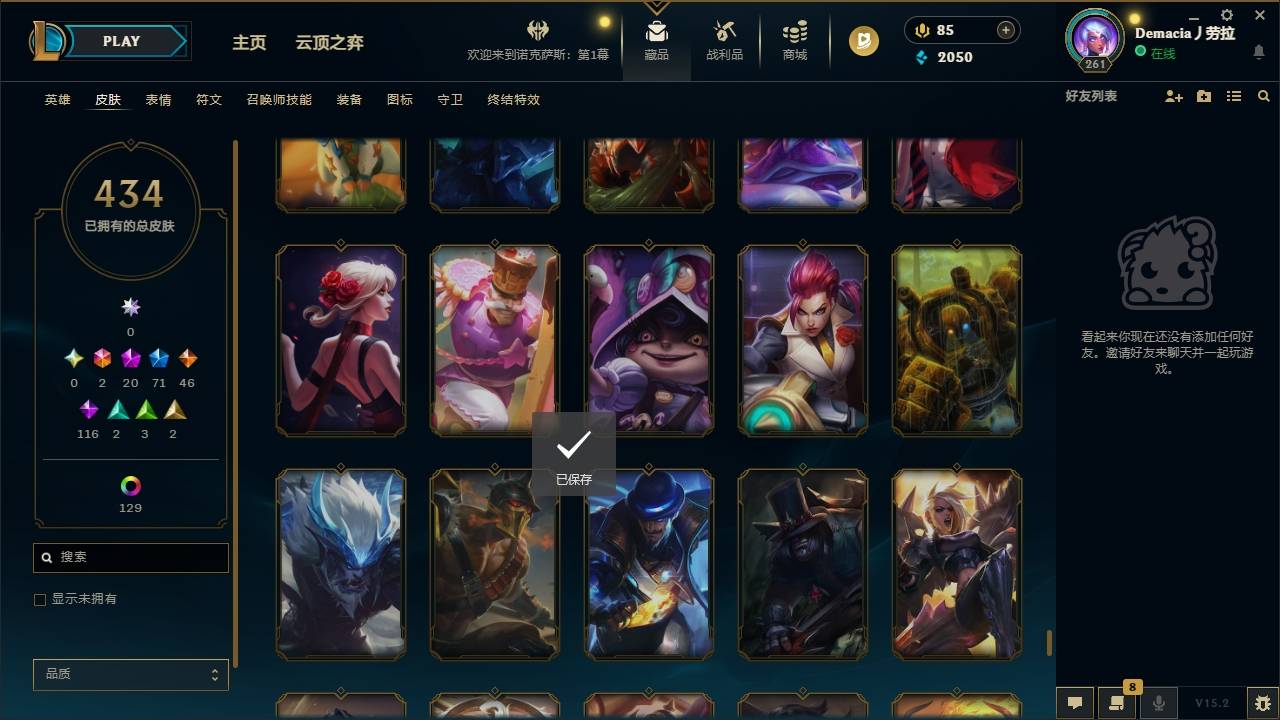Click the plus button to buy RP

coord(1004,29)
